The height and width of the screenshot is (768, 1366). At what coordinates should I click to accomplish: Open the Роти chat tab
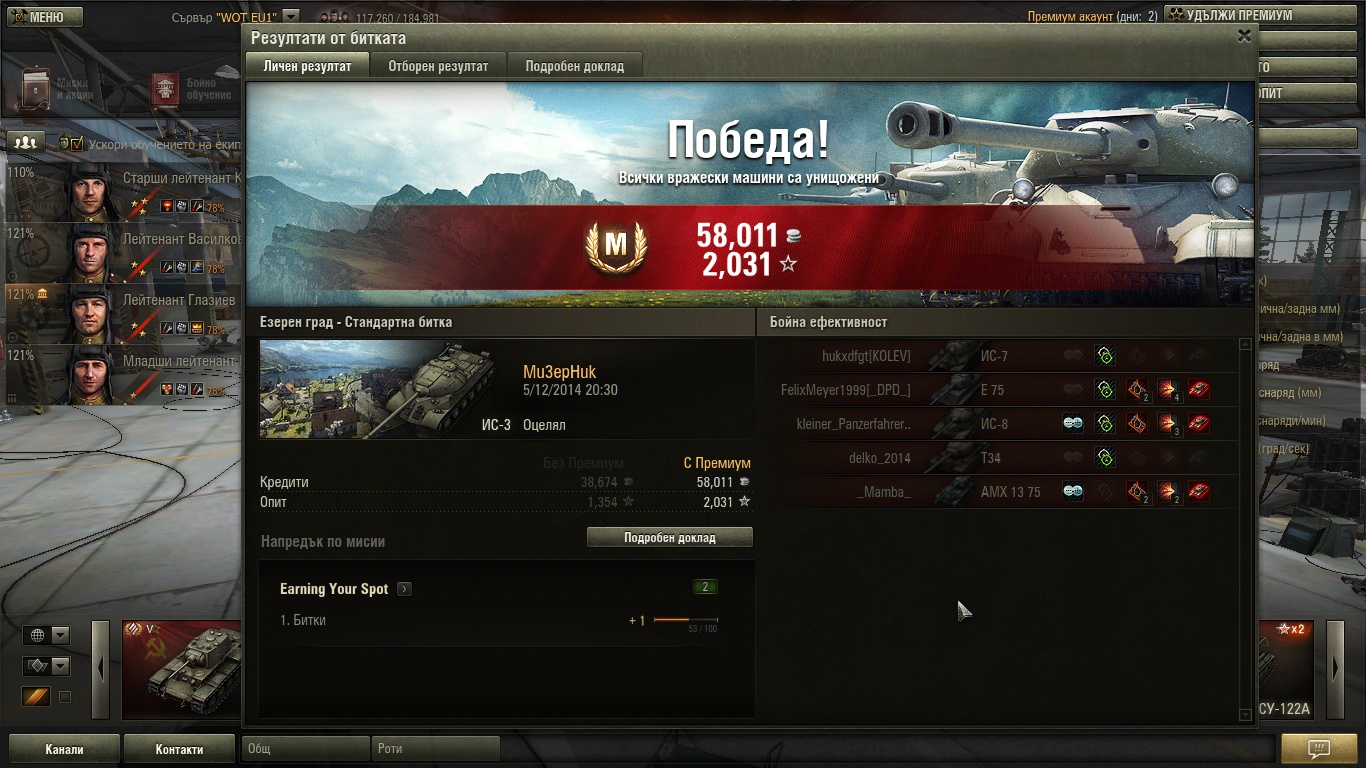tap(436, 748)
